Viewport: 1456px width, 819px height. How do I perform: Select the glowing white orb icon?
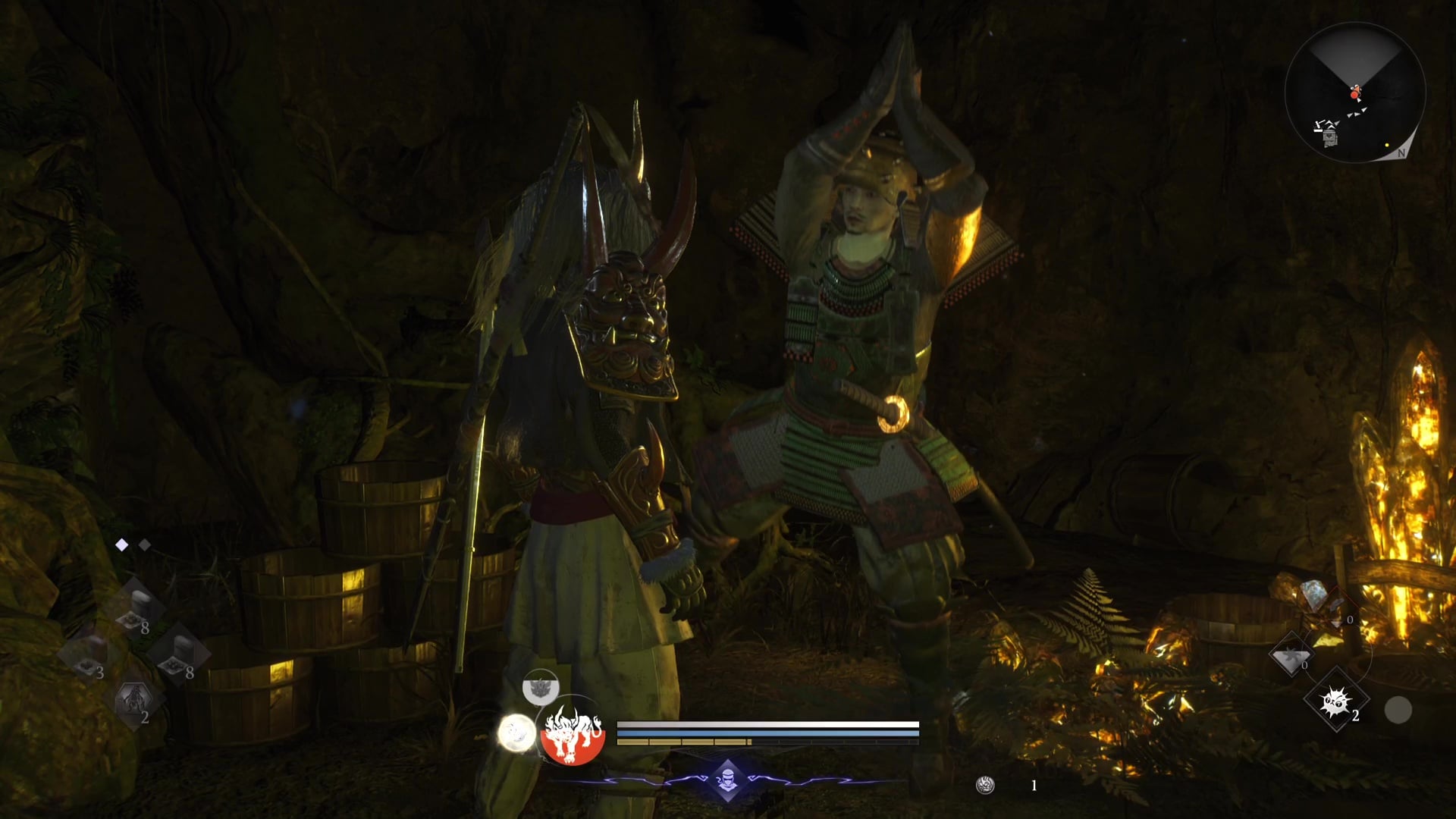(x=516, y=733)
